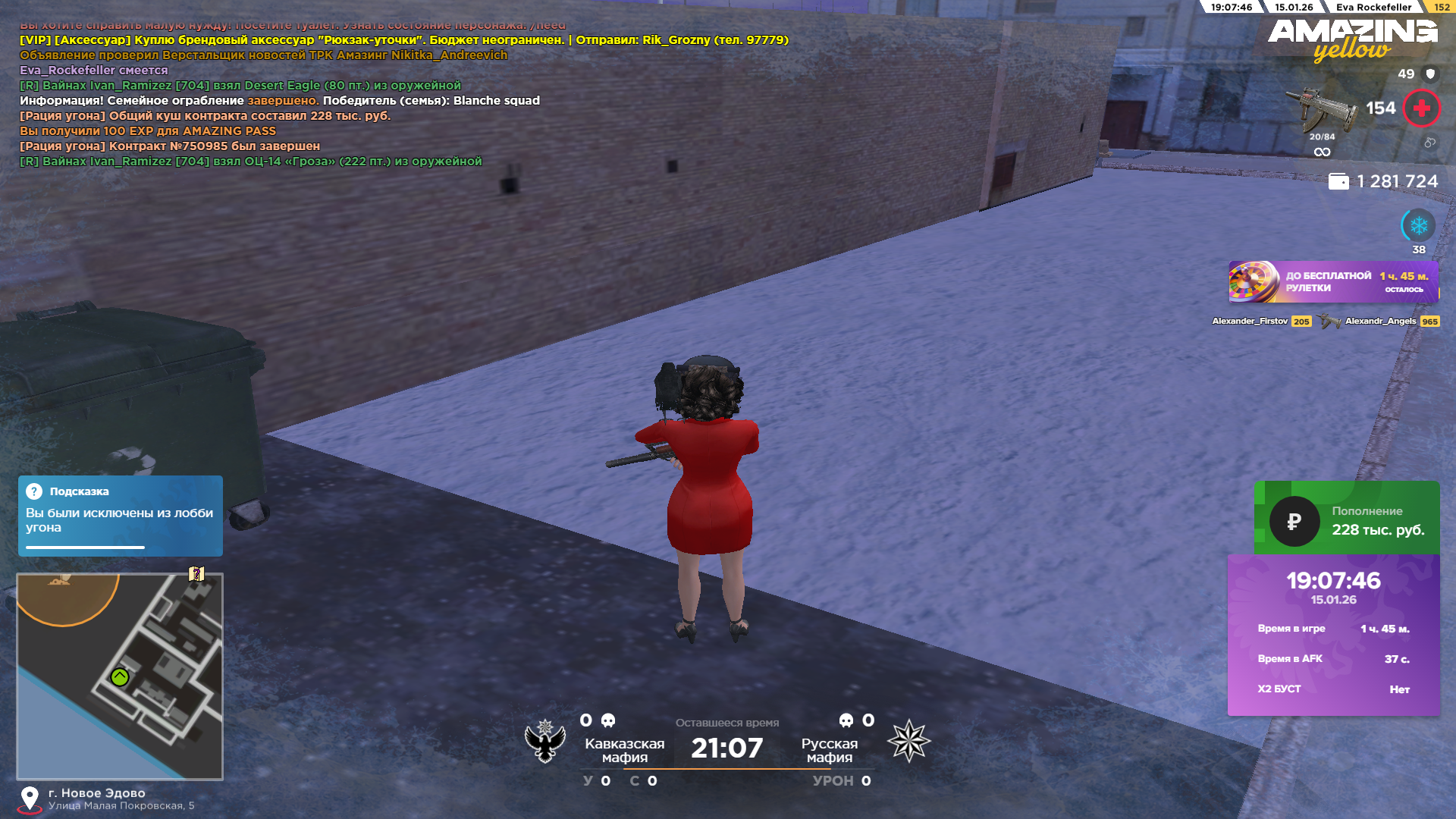Click the purple playtime info panel
Viewport: 1456px width, 819px height.
1333,635
